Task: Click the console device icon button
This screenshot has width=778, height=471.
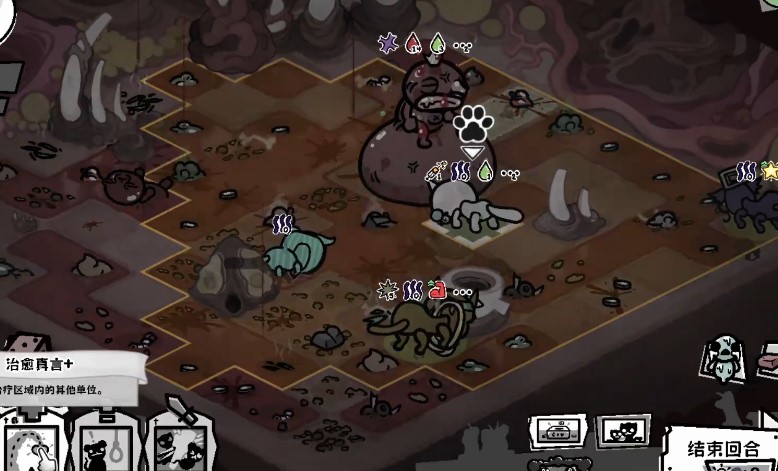Action: point(559,432)
